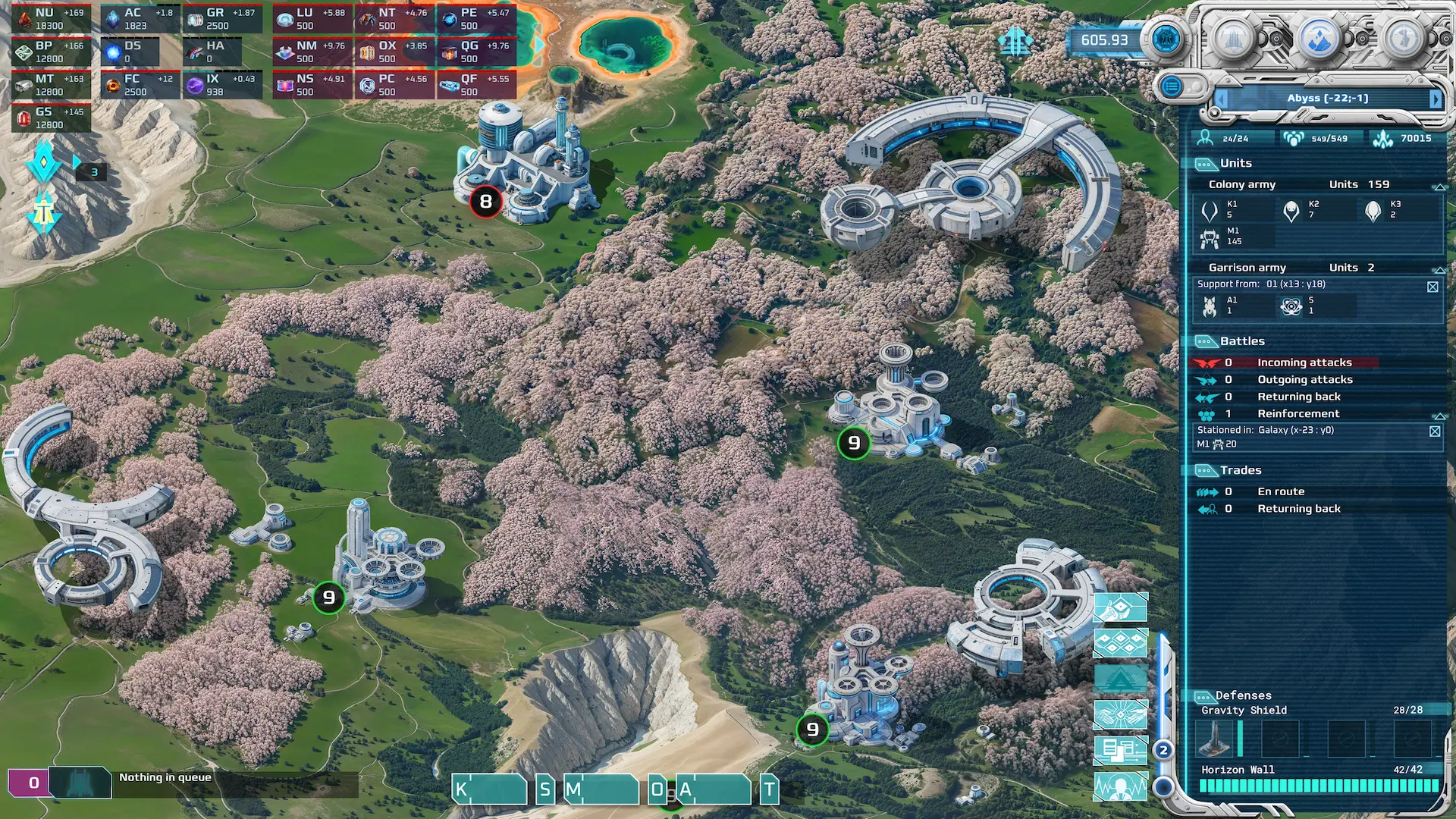Click the hand holding artifact icon in sidebar
The image size is (1456, 819).
pos(1120,607)
